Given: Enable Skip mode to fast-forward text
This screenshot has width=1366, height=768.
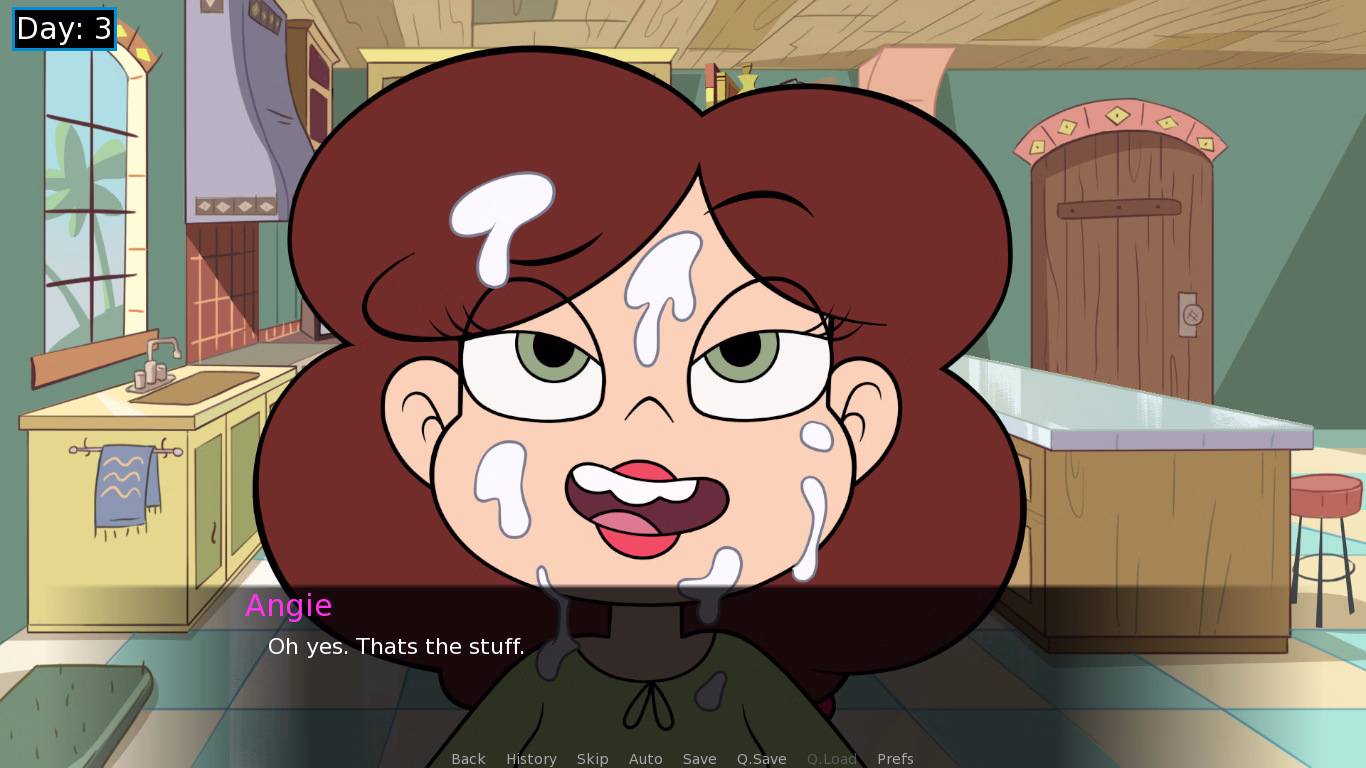Looking at the screenshot, I should [x=592, y=758].
